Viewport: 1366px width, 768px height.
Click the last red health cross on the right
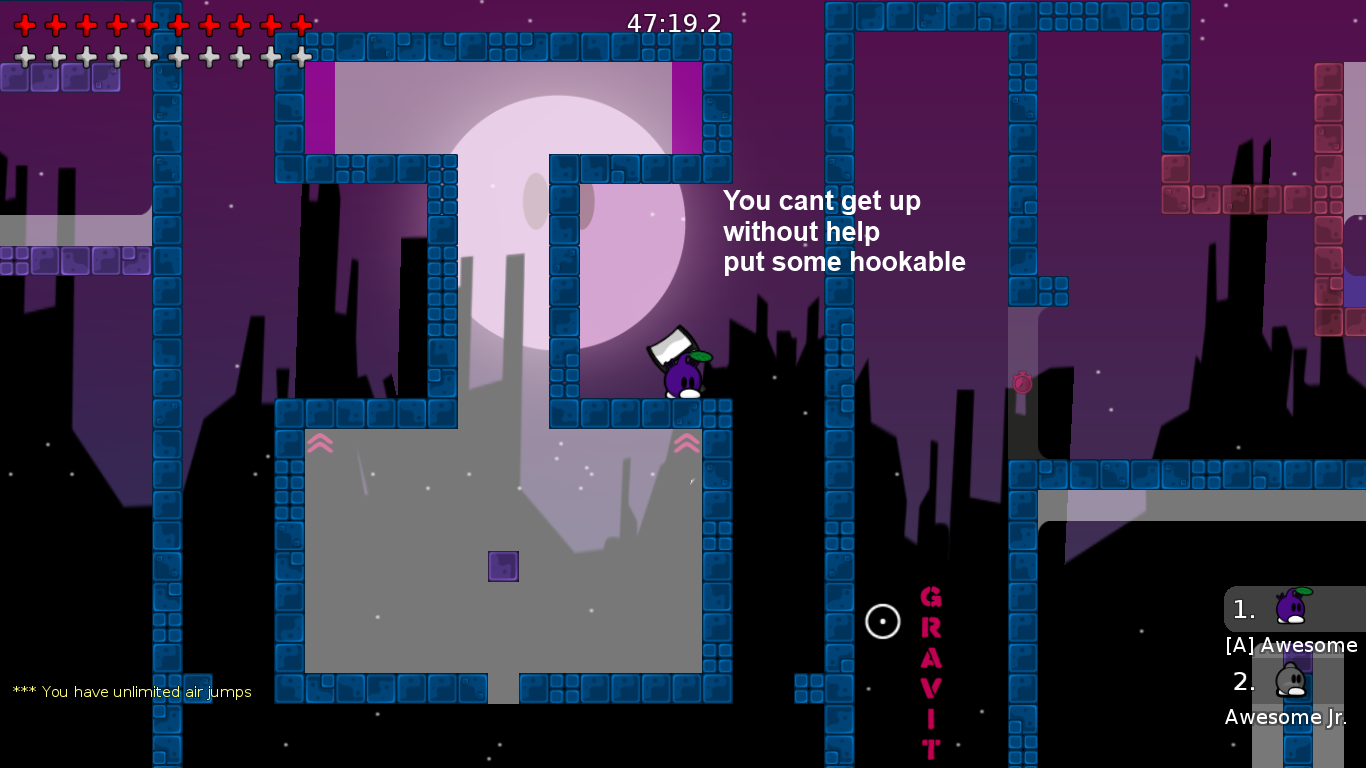pos(301,27)
